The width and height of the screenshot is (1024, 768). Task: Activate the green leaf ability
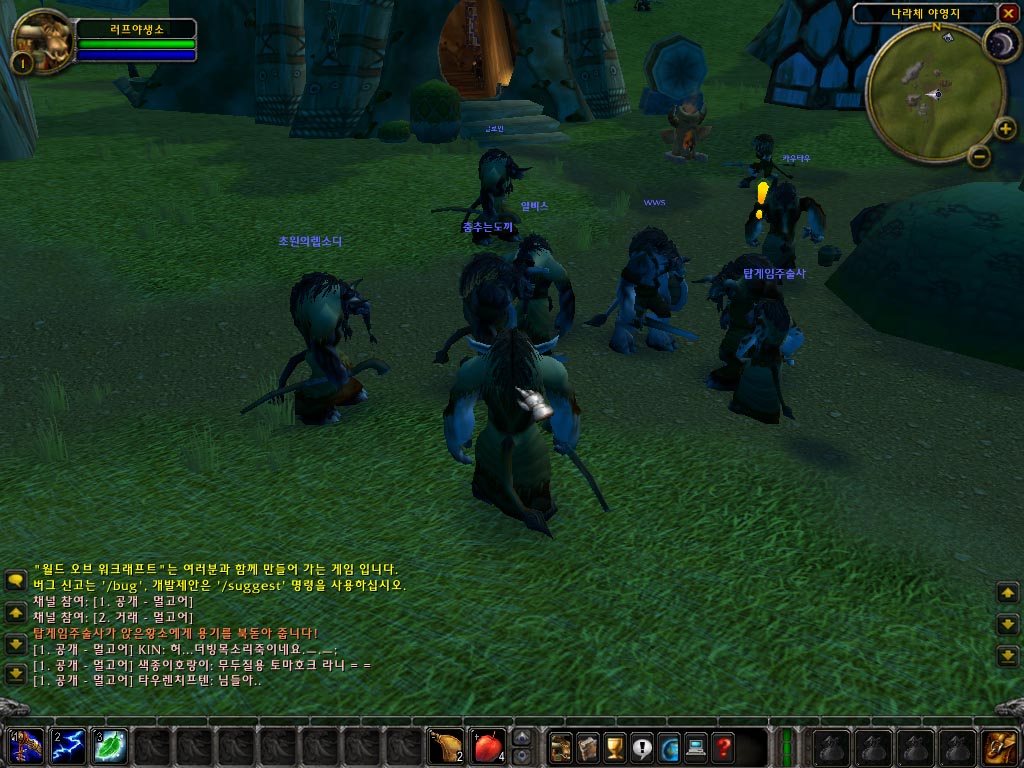pyautogui.click(x=110, y=746)
